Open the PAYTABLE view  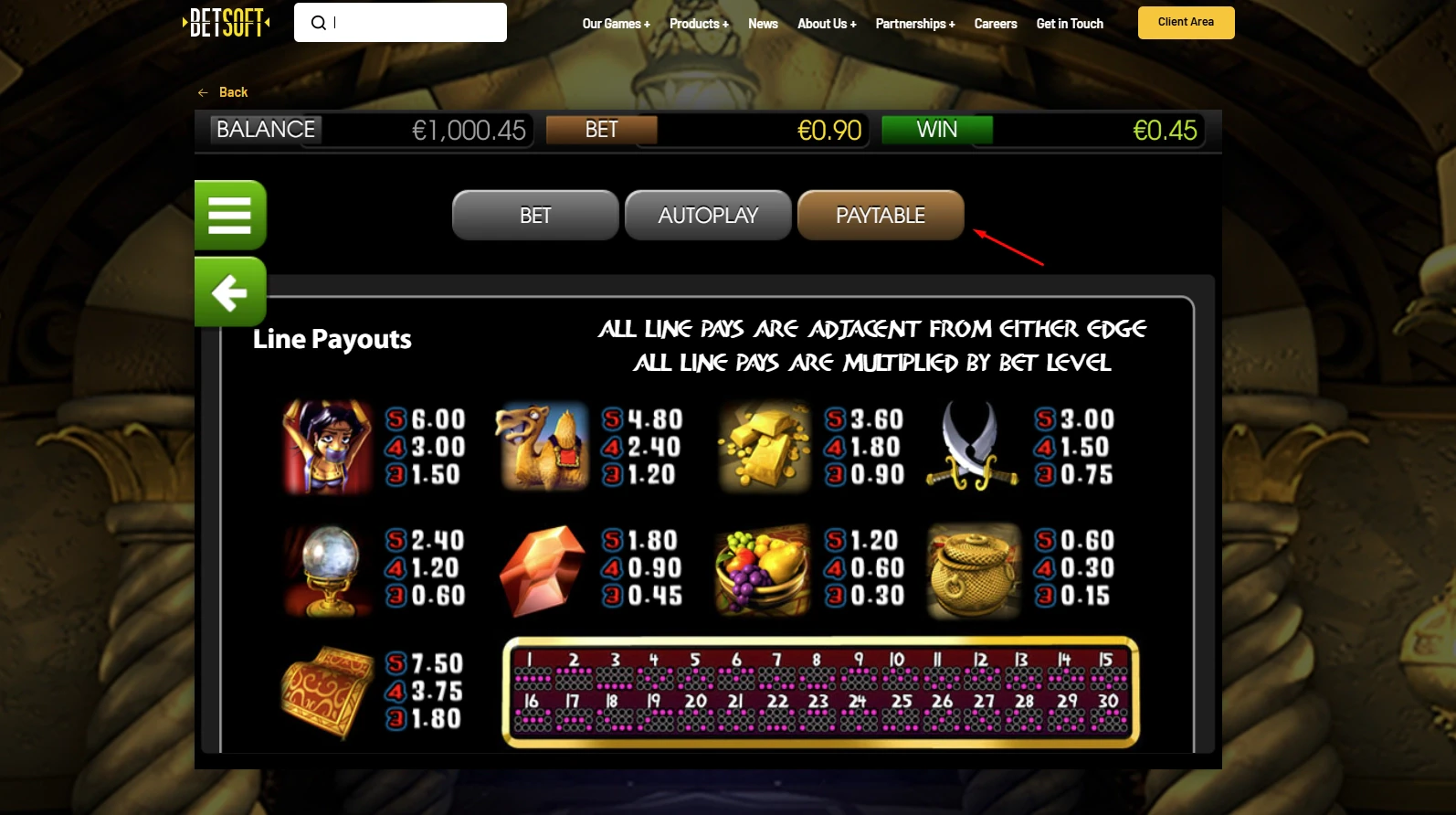point(880,215)
